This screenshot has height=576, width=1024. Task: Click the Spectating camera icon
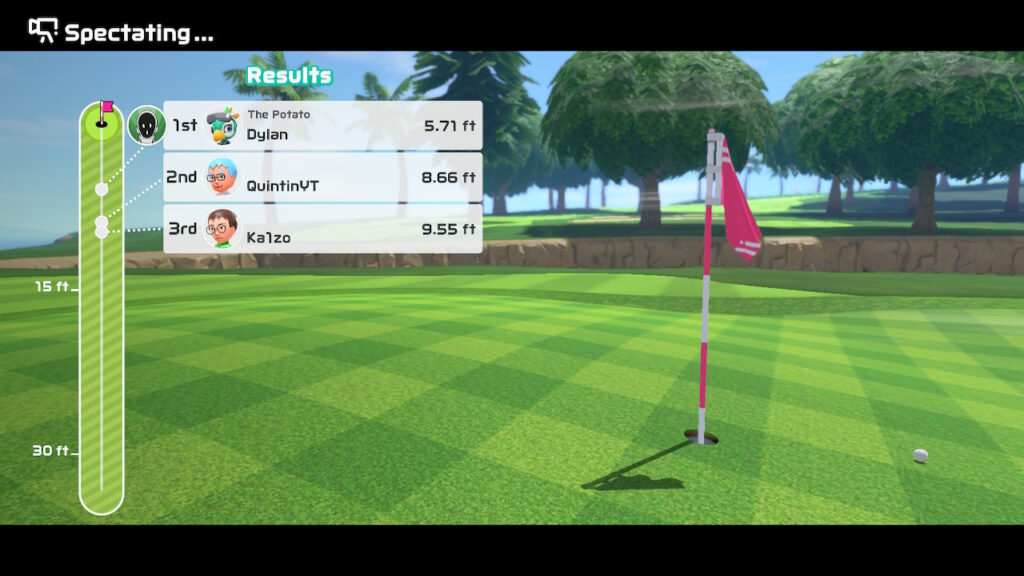click(x=43, y=31)
